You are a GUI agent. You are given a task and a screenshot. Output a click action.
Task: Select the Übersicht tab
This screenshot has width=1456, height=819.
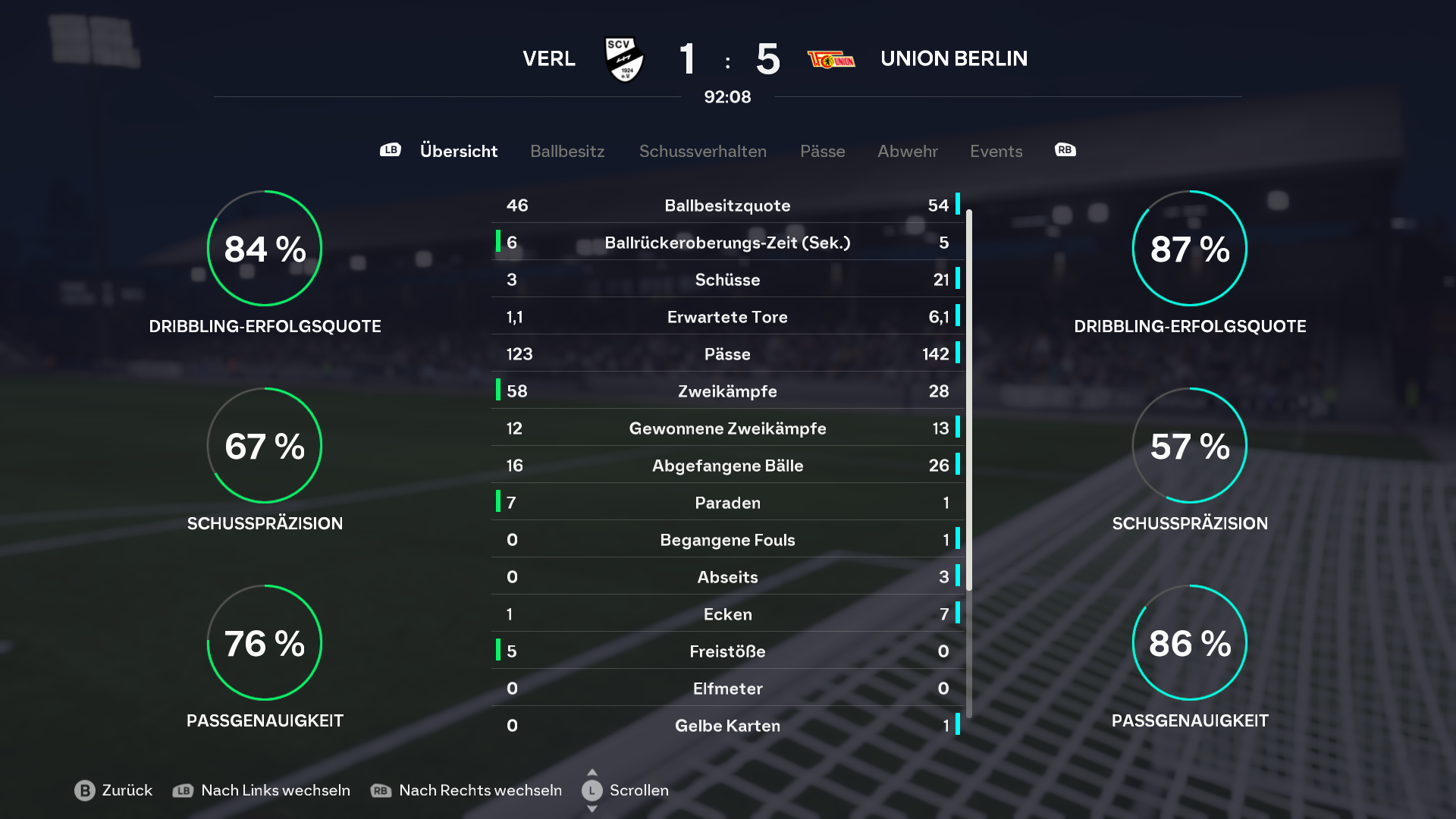coord(458,151)
